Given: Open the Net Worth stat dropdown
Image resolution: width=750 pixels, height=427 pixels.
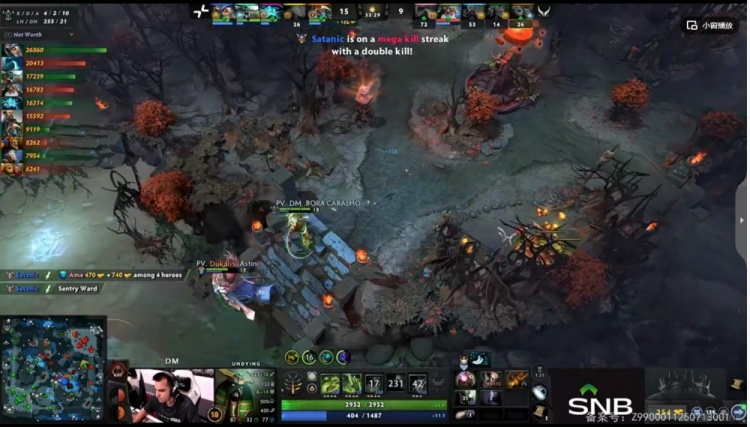Looking at the screenshot, I should click(40, 35).
